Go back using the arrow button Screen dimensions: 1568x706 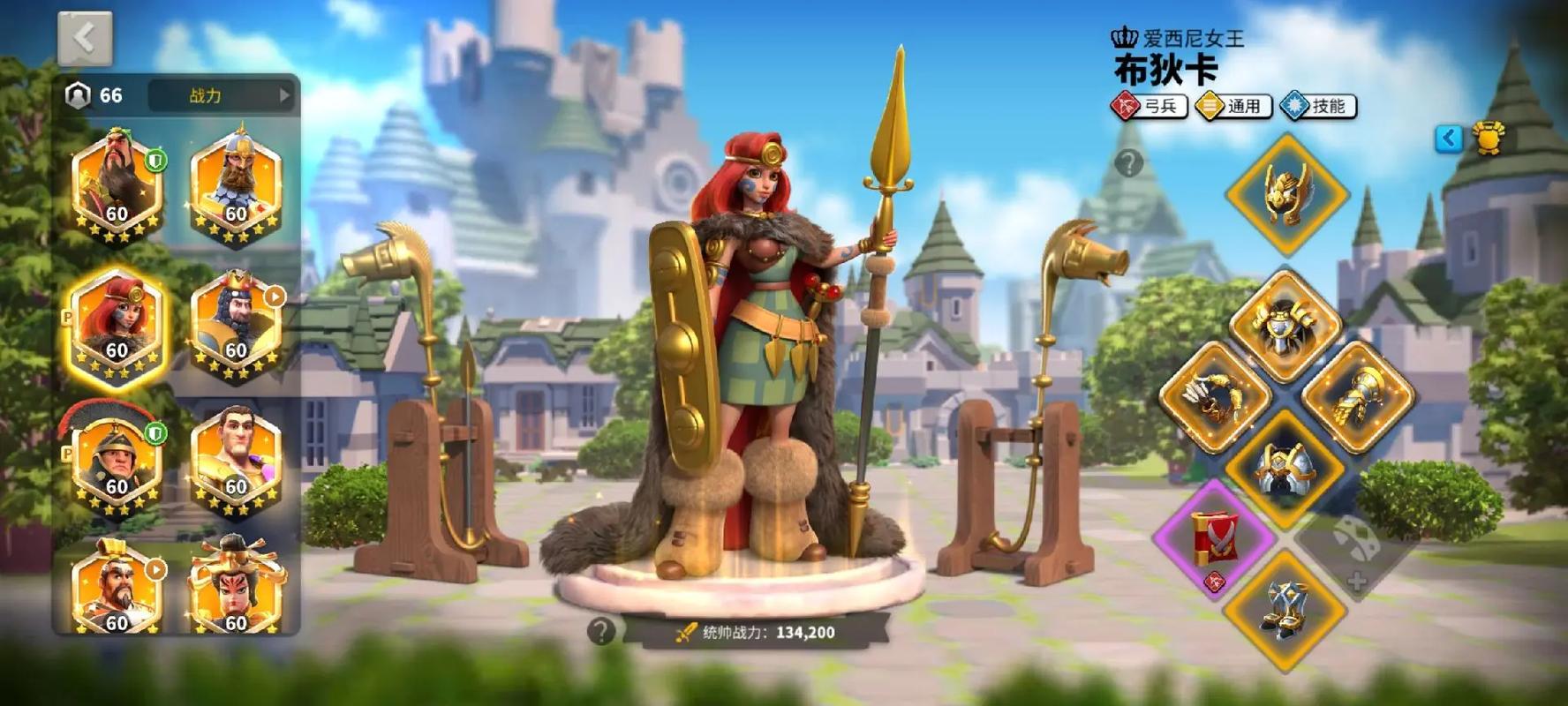coord(85,39)
